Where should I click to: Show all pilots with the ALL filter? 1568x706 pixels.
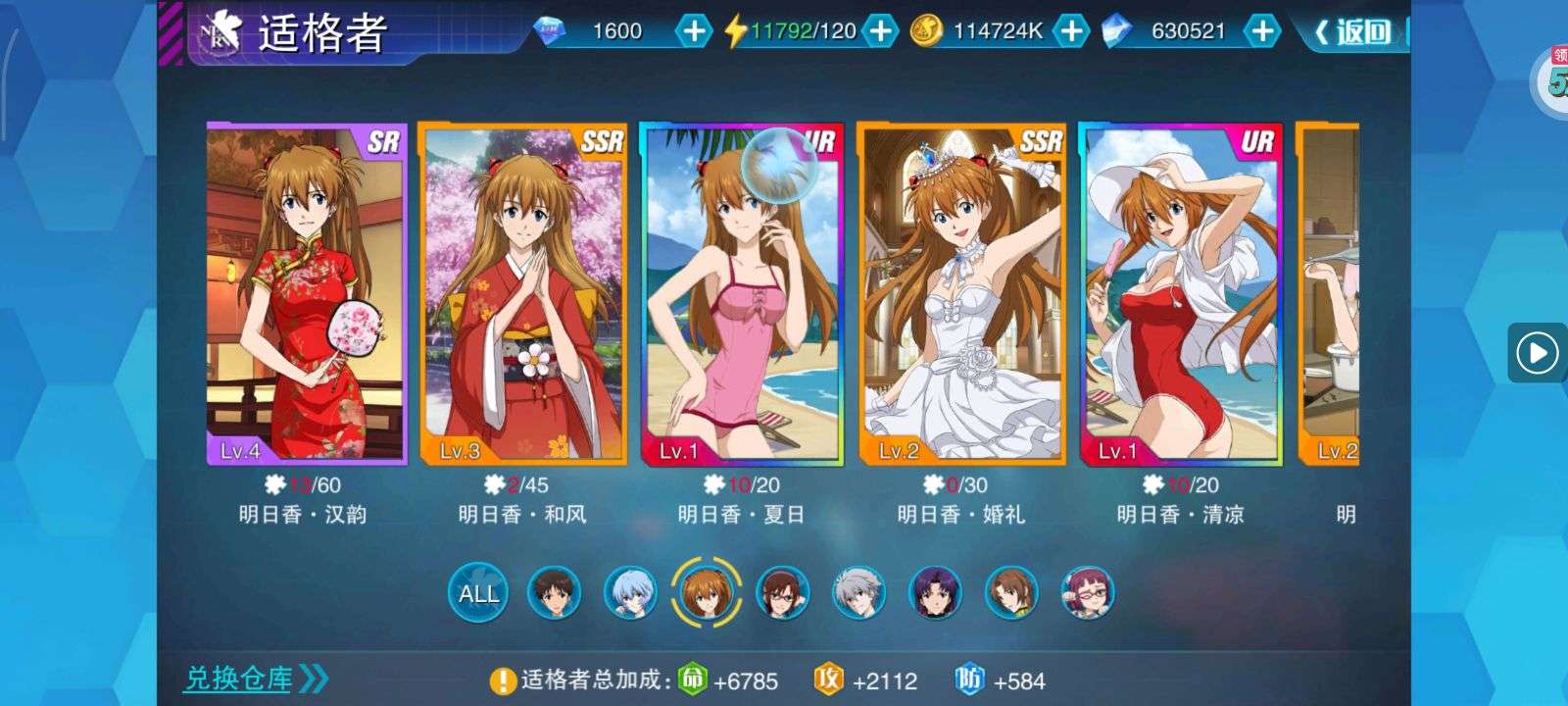coord(478,592)
